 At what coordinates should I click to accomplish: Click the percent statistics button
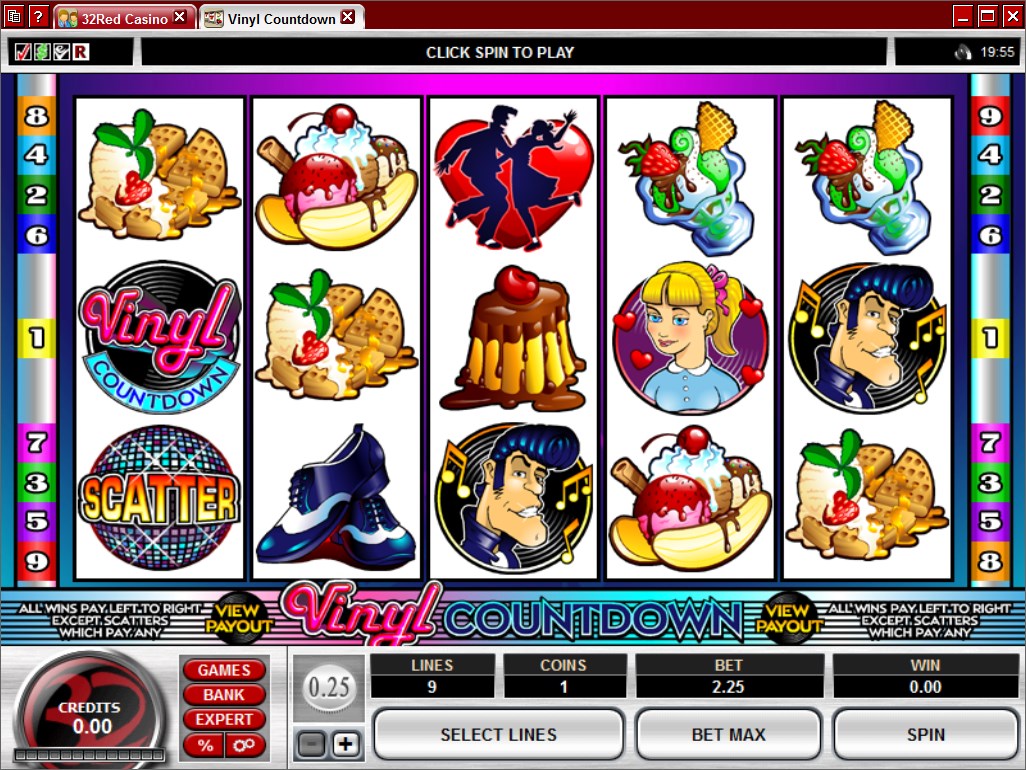coord(205,745)
